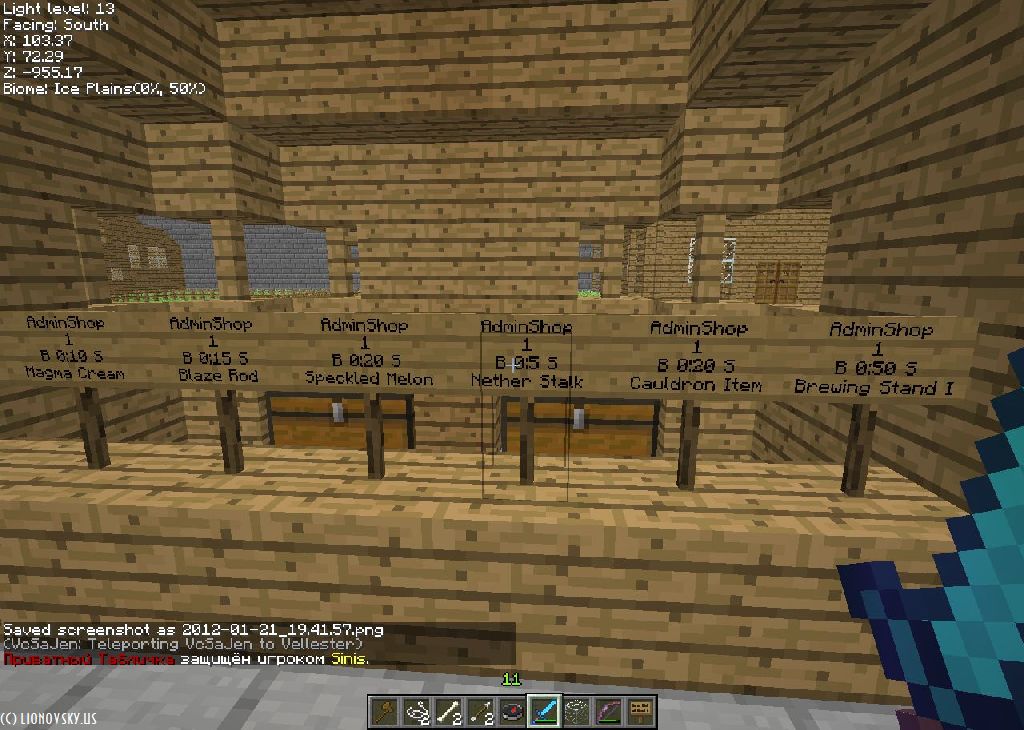Choose the bone in the hotbar
The height and width of the screenshot is (730, 1024).
point(448,711)
